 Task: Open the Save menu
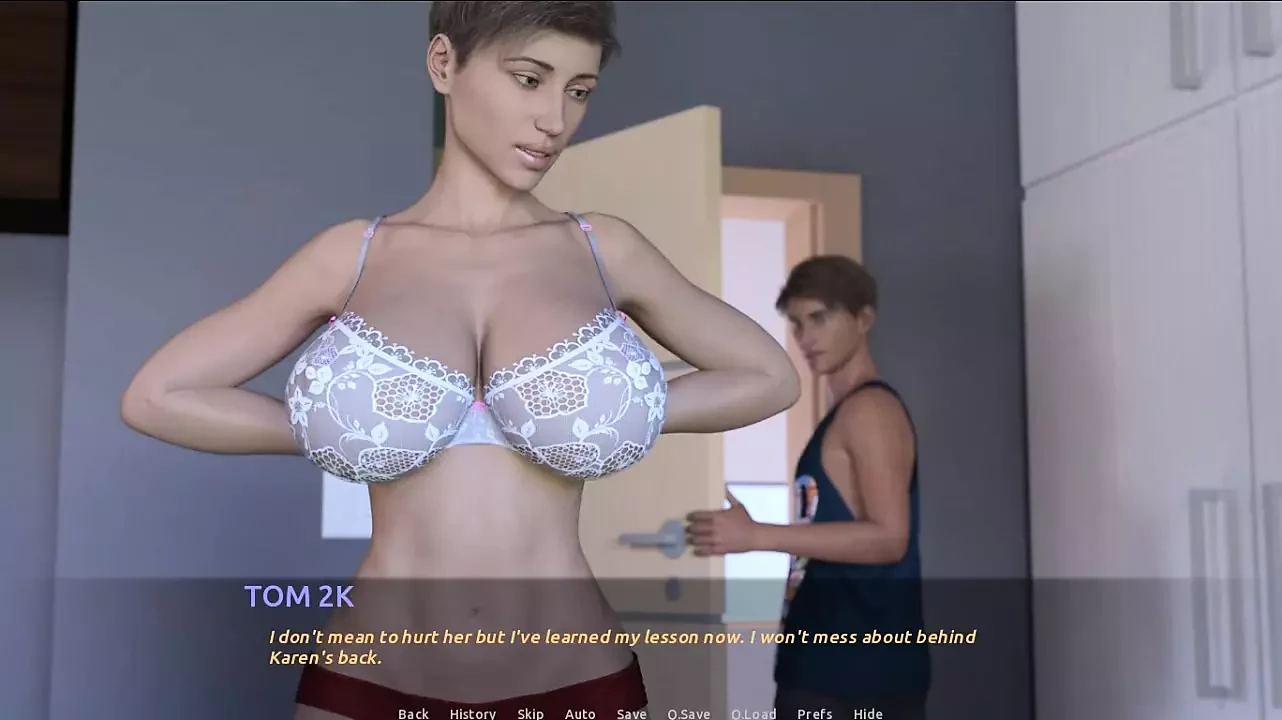click(x=631, y=713)
